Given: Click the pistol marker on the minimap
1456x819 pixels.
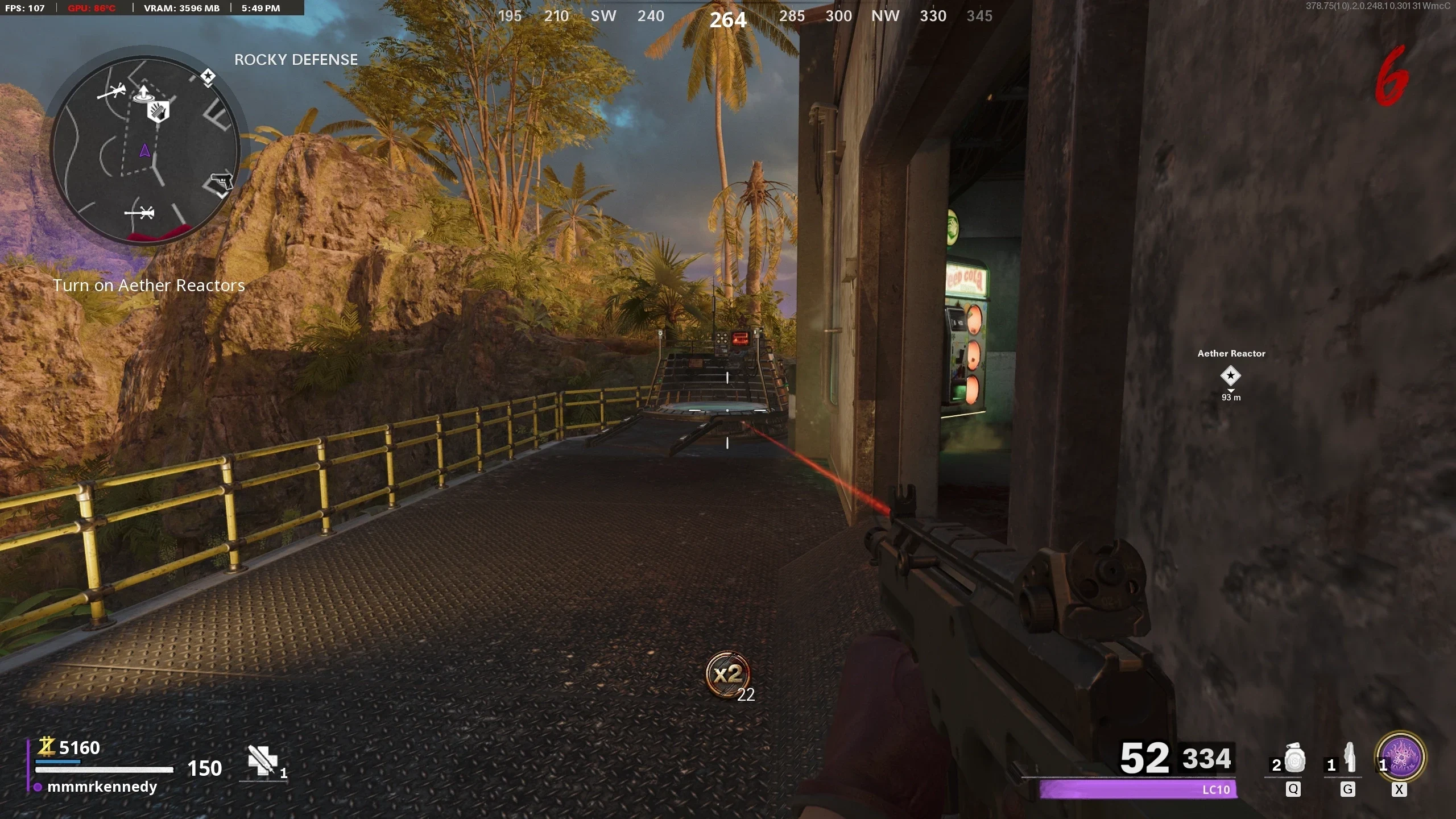Looking at the screenshot, I should pos(221,183).
